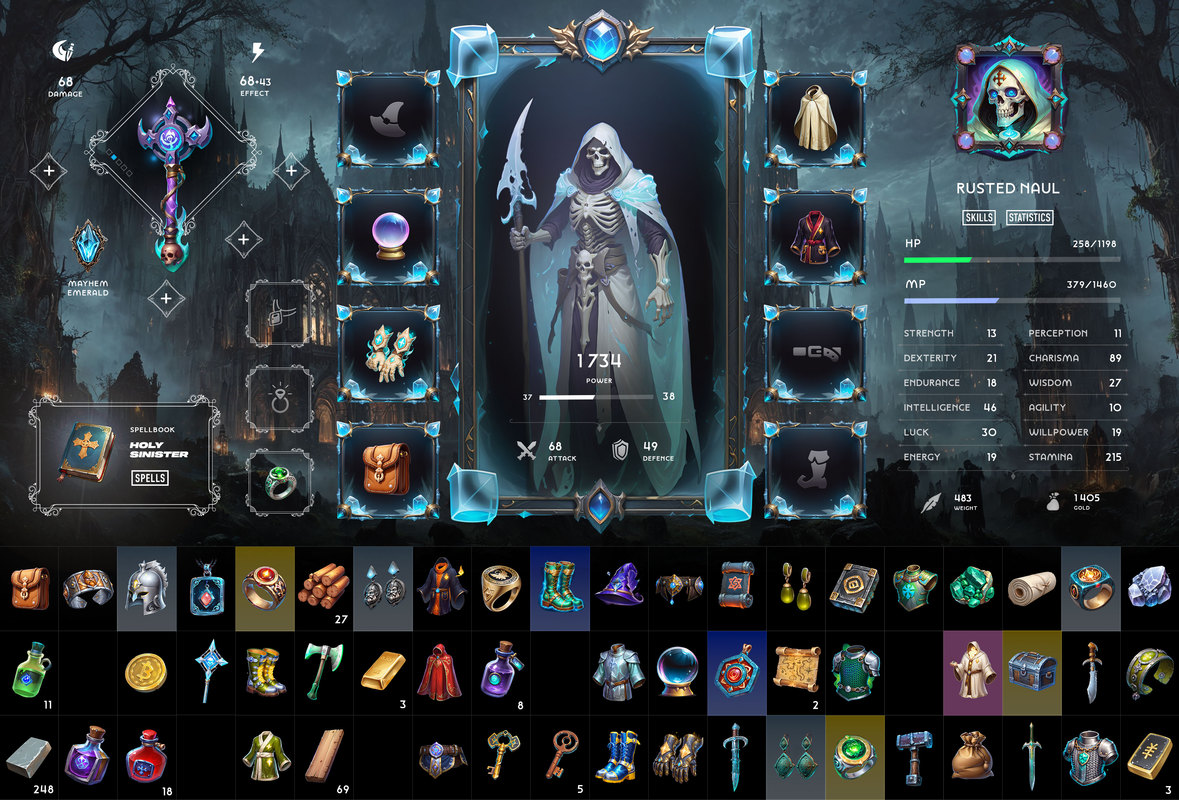Choose the gold coin in inventory
1179x800 pixels.
tap(146, 672)
